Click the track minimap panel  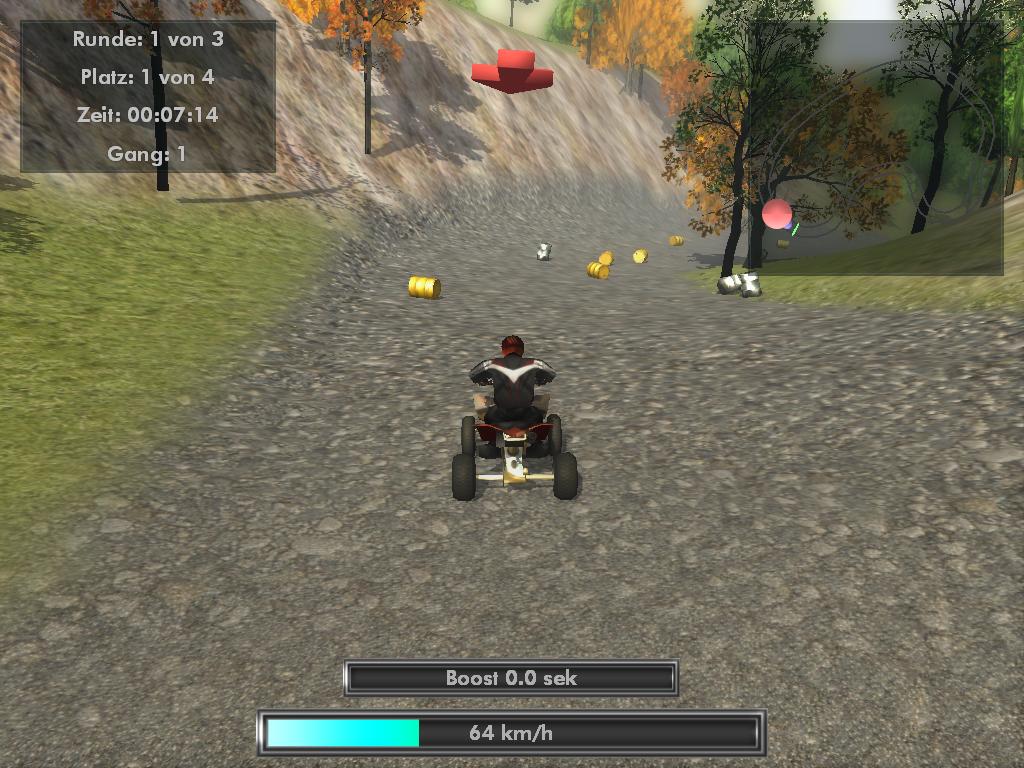pyautogui.click(x=878, y=148)
